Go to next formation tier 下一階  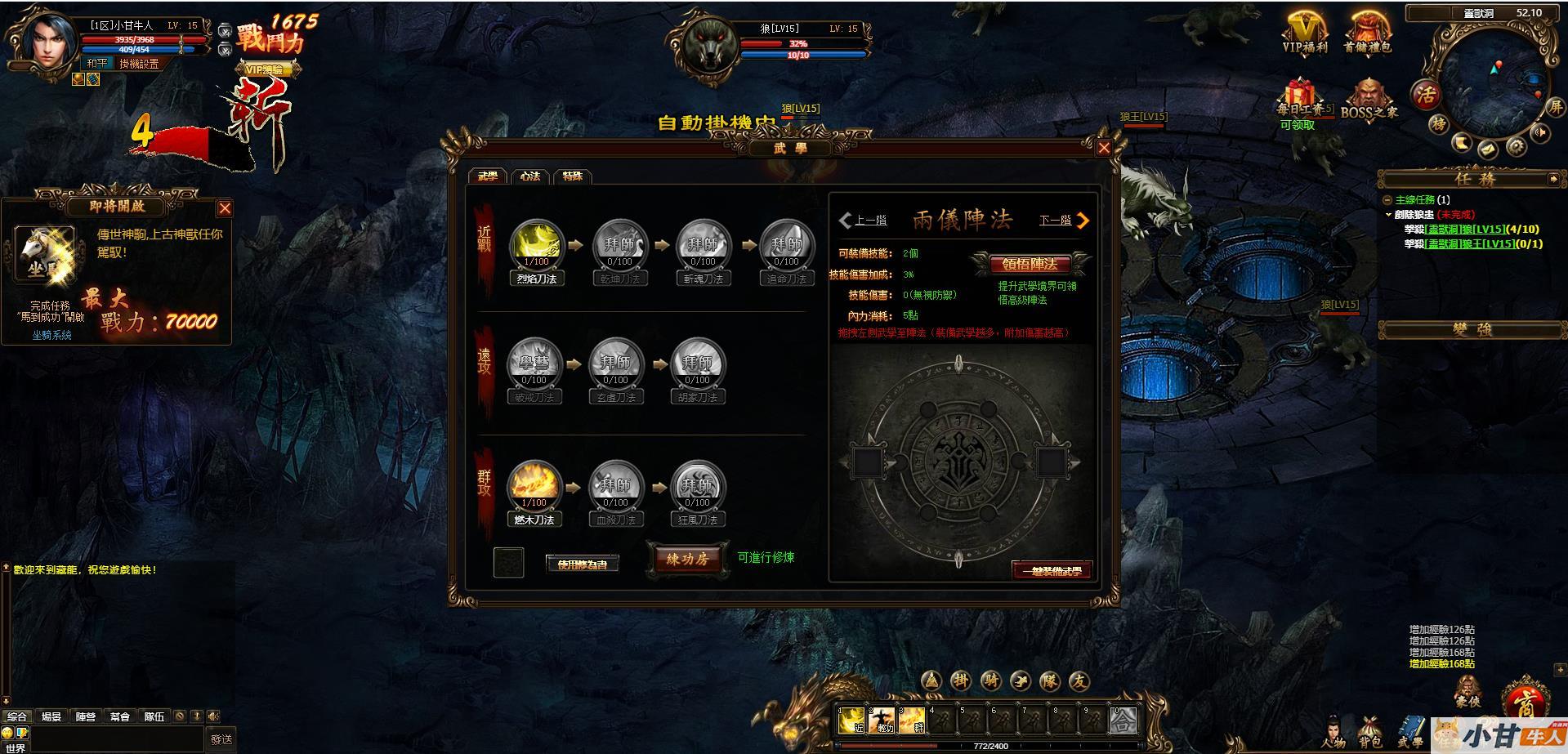(1064, 221)
